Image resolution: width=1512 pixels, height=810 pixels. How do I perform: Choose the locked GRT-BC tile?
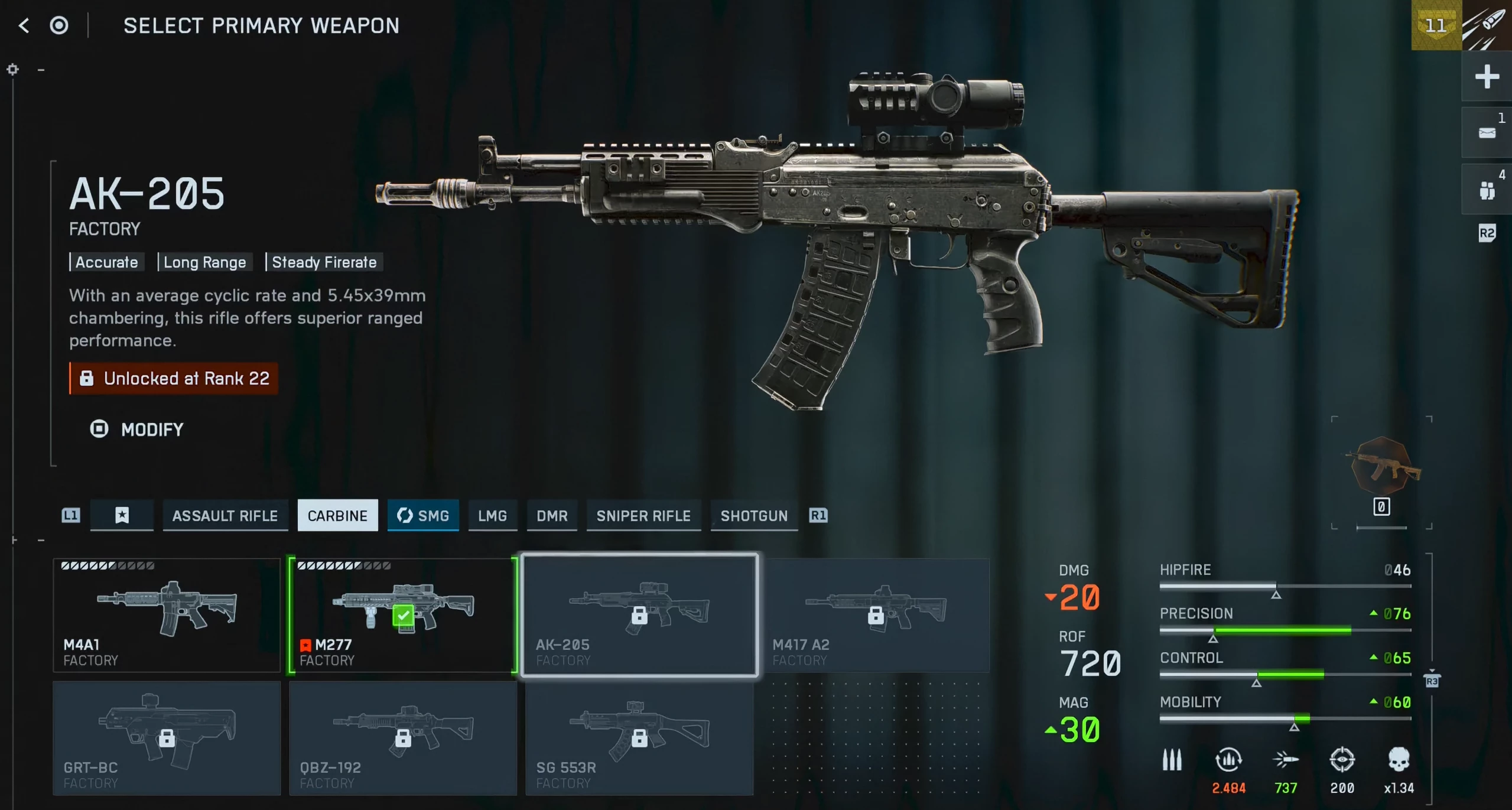(x=167, y=738)
